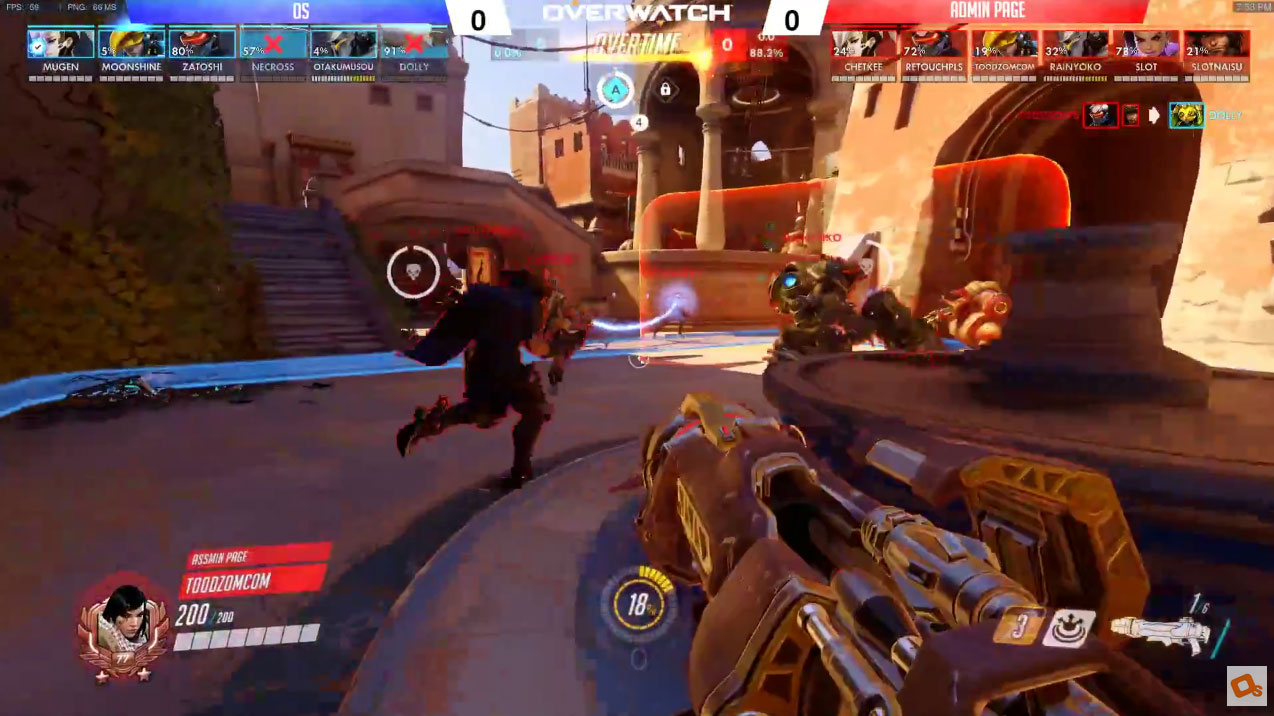Image resolution: width=1274 pixels, height=716 pixels.
Task: Click the 18% ultimate charge meter
Action: pos(638,605)
